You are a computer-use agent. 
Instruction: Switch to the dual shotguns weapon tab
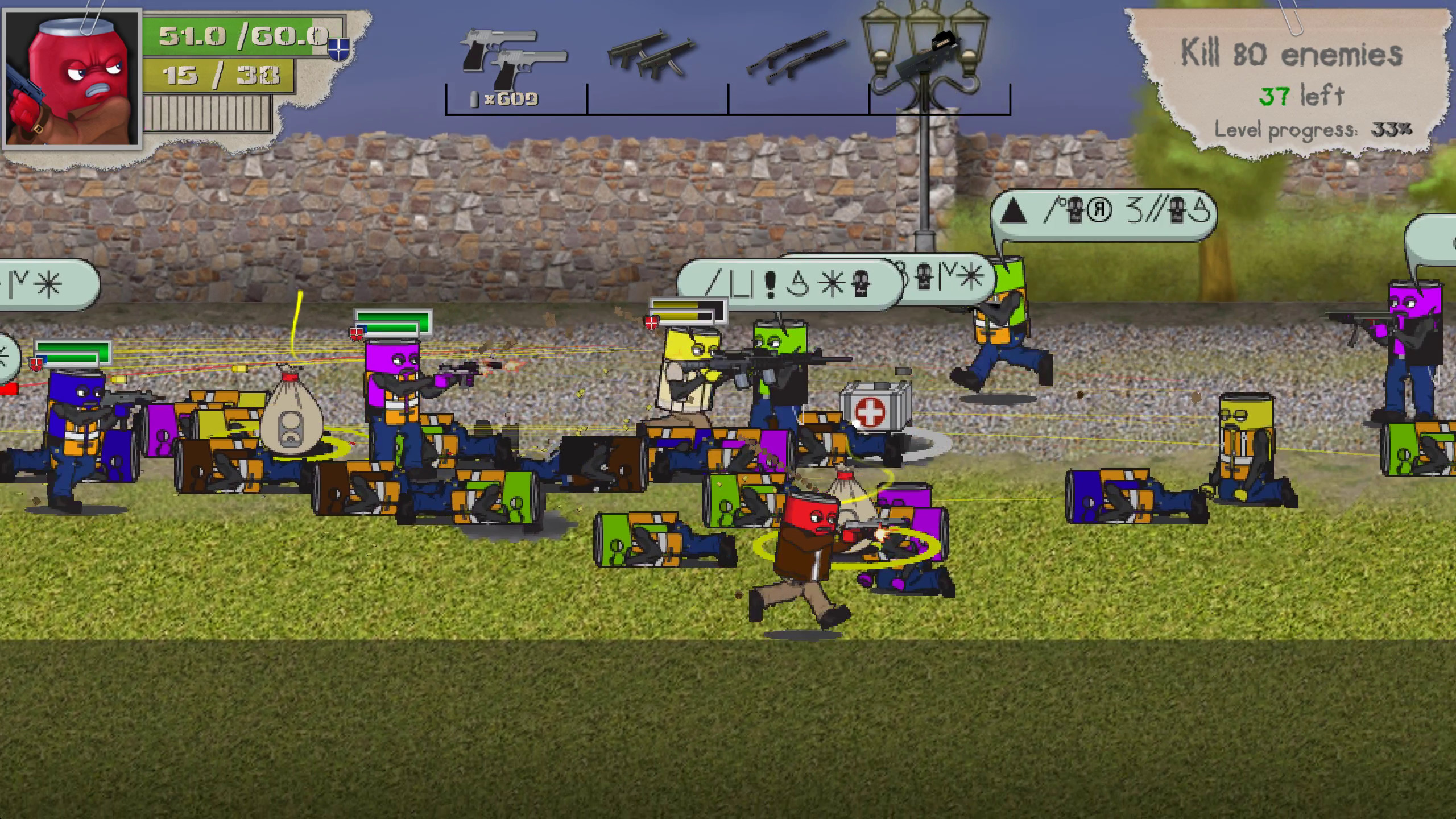click(x=796, y=54)
